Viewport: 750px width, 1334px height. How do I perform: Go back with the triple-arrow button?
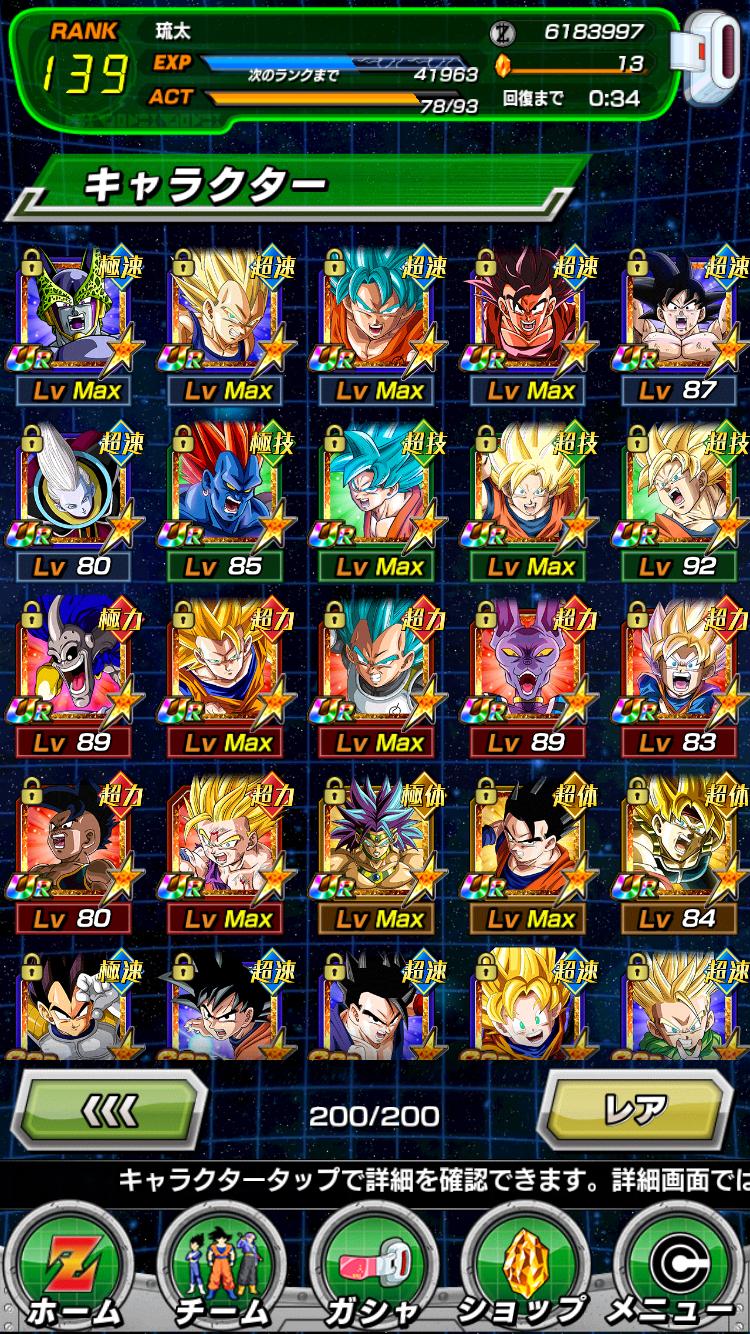tap(108, 1110)
